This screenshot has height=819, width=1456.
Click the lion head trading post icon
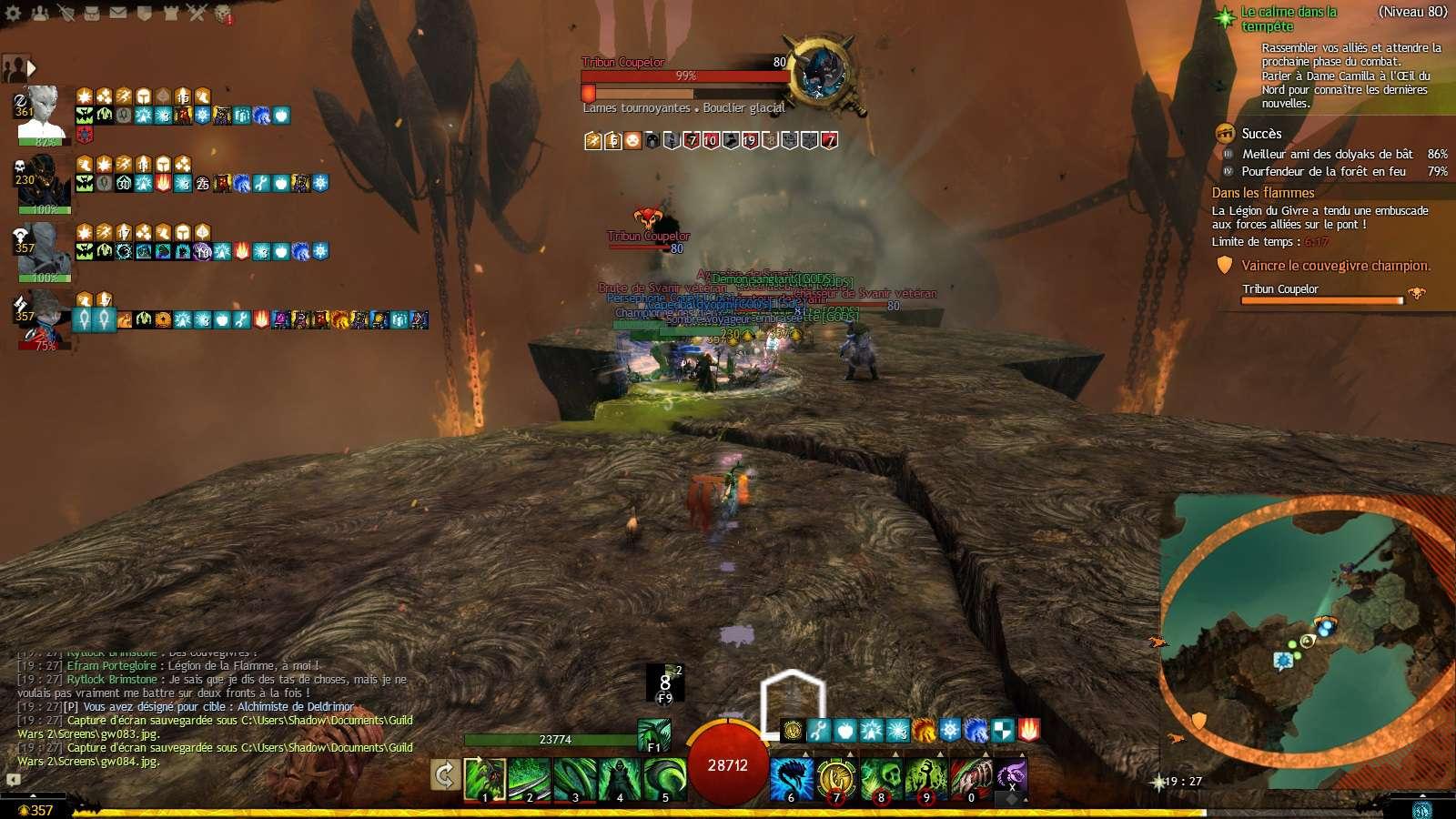pos(223,14)
